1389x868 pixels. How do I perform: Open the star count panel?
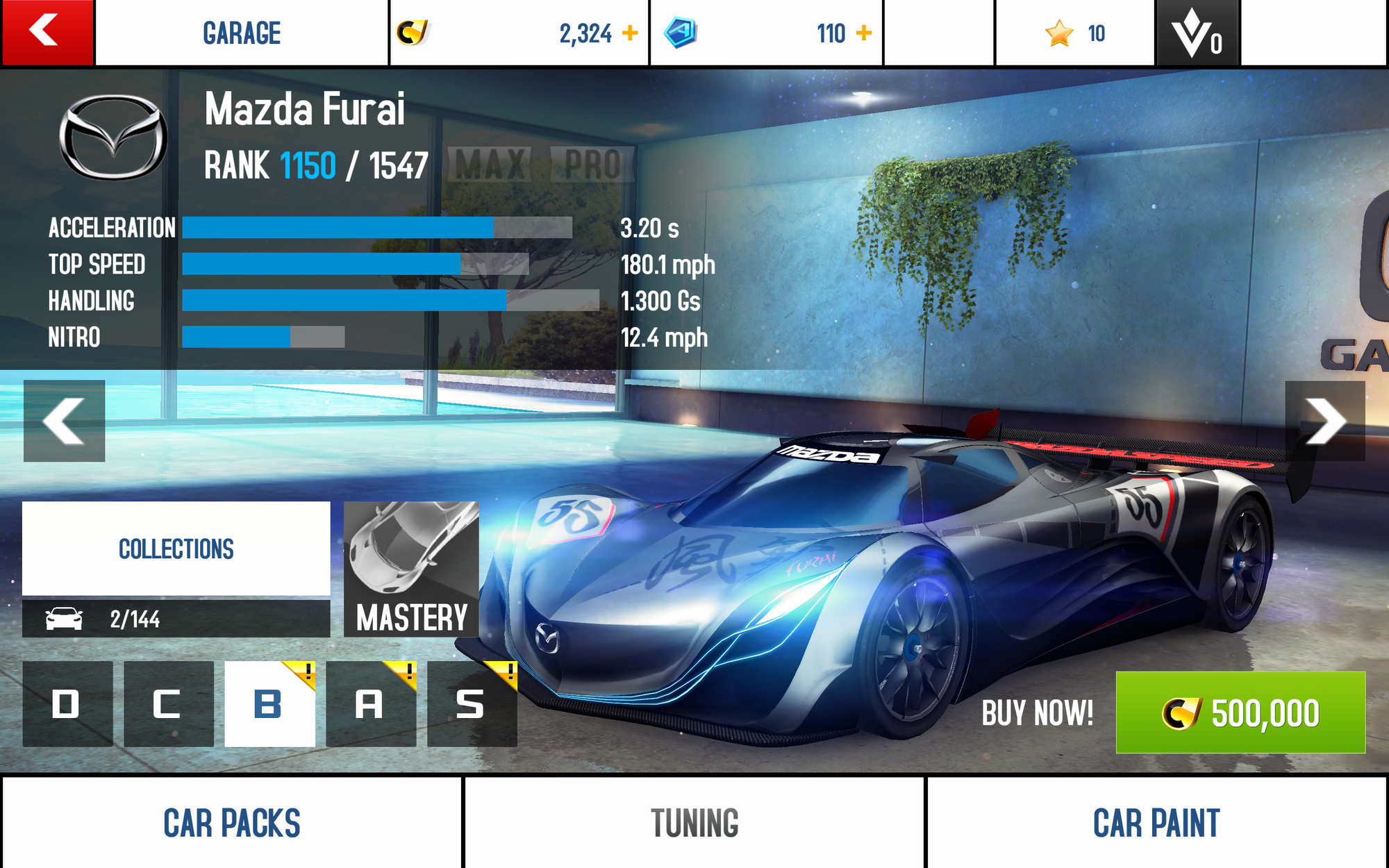click(1074, 33)
